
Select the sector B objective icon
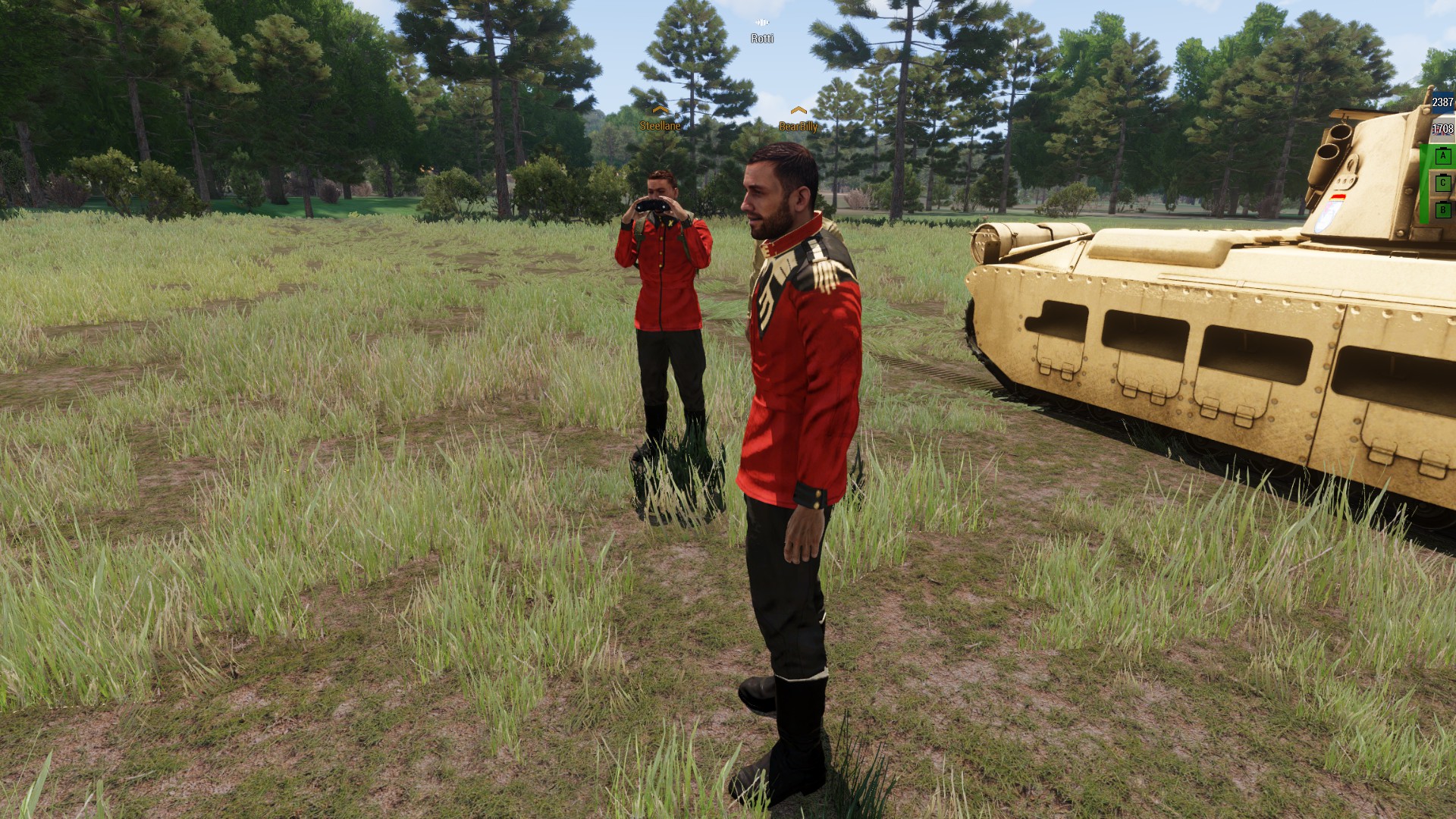pyautogui.click(x=1443, y=210)
